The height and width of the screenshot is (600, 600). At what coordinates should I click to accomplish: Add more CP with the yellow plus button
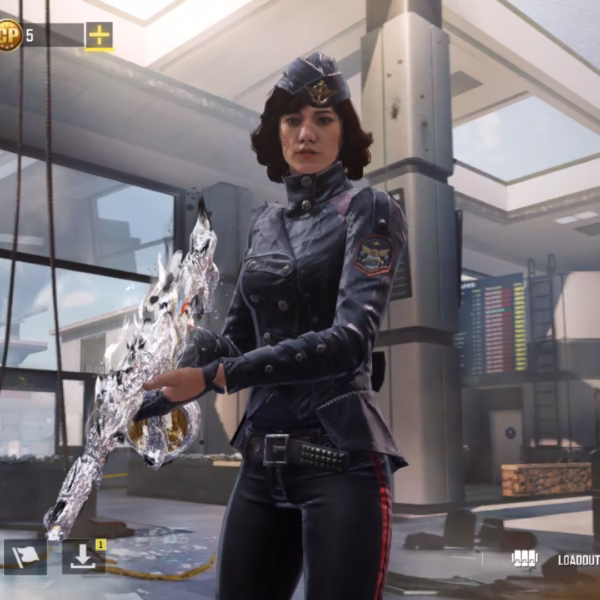99,36
